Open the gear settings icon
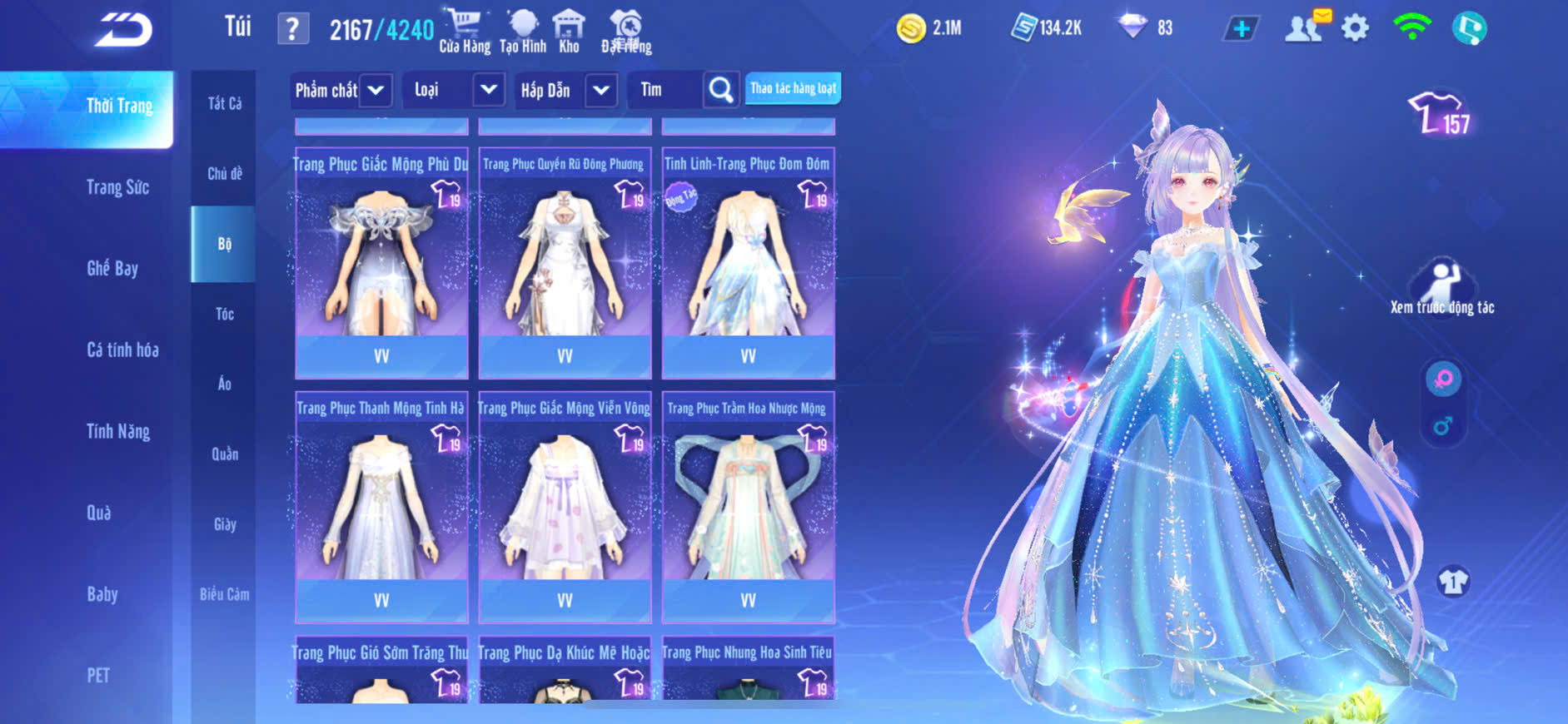 1355,28
